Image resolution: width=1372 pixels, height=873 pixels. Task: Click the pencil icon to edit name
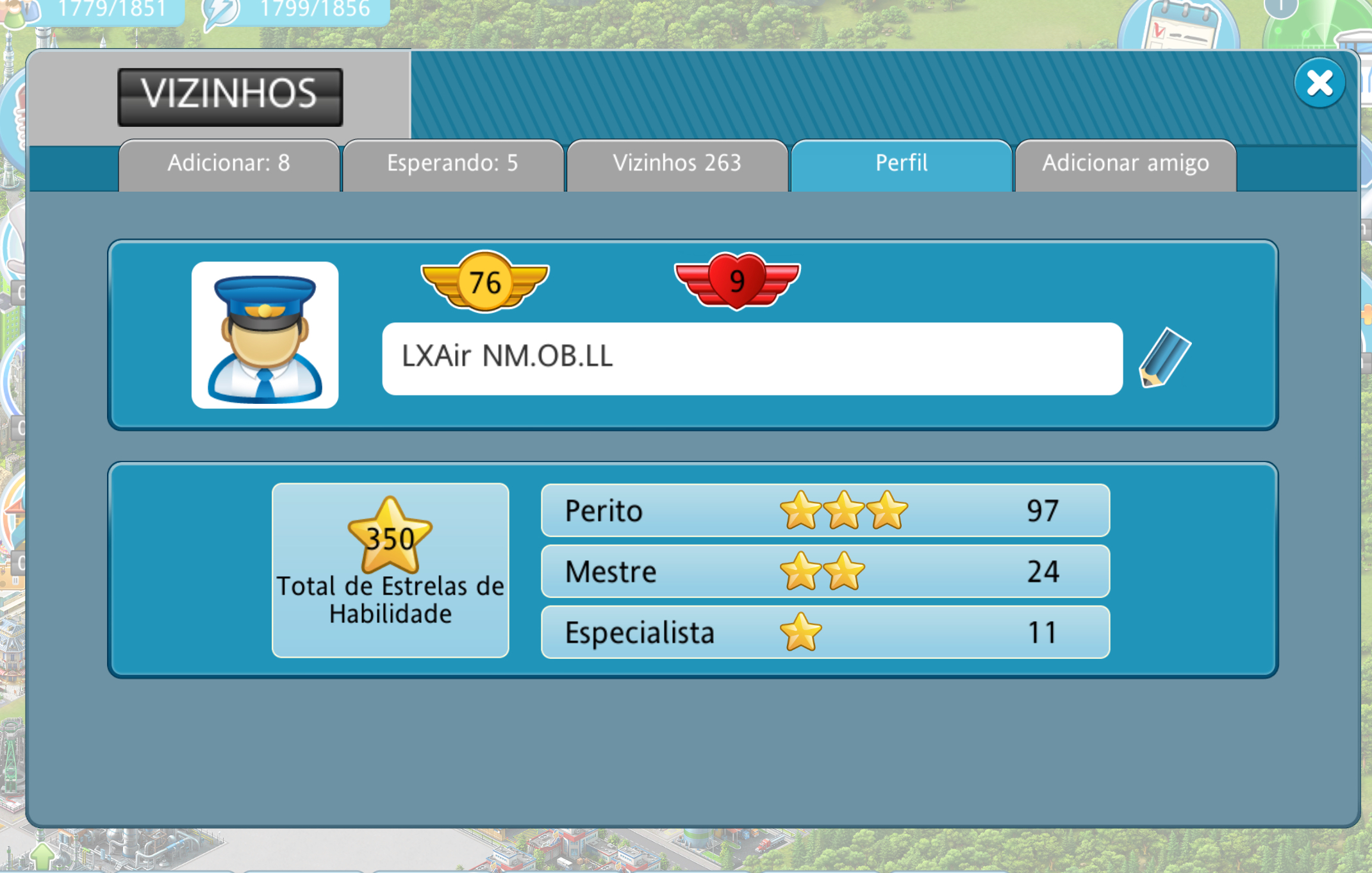point(1164,358)
